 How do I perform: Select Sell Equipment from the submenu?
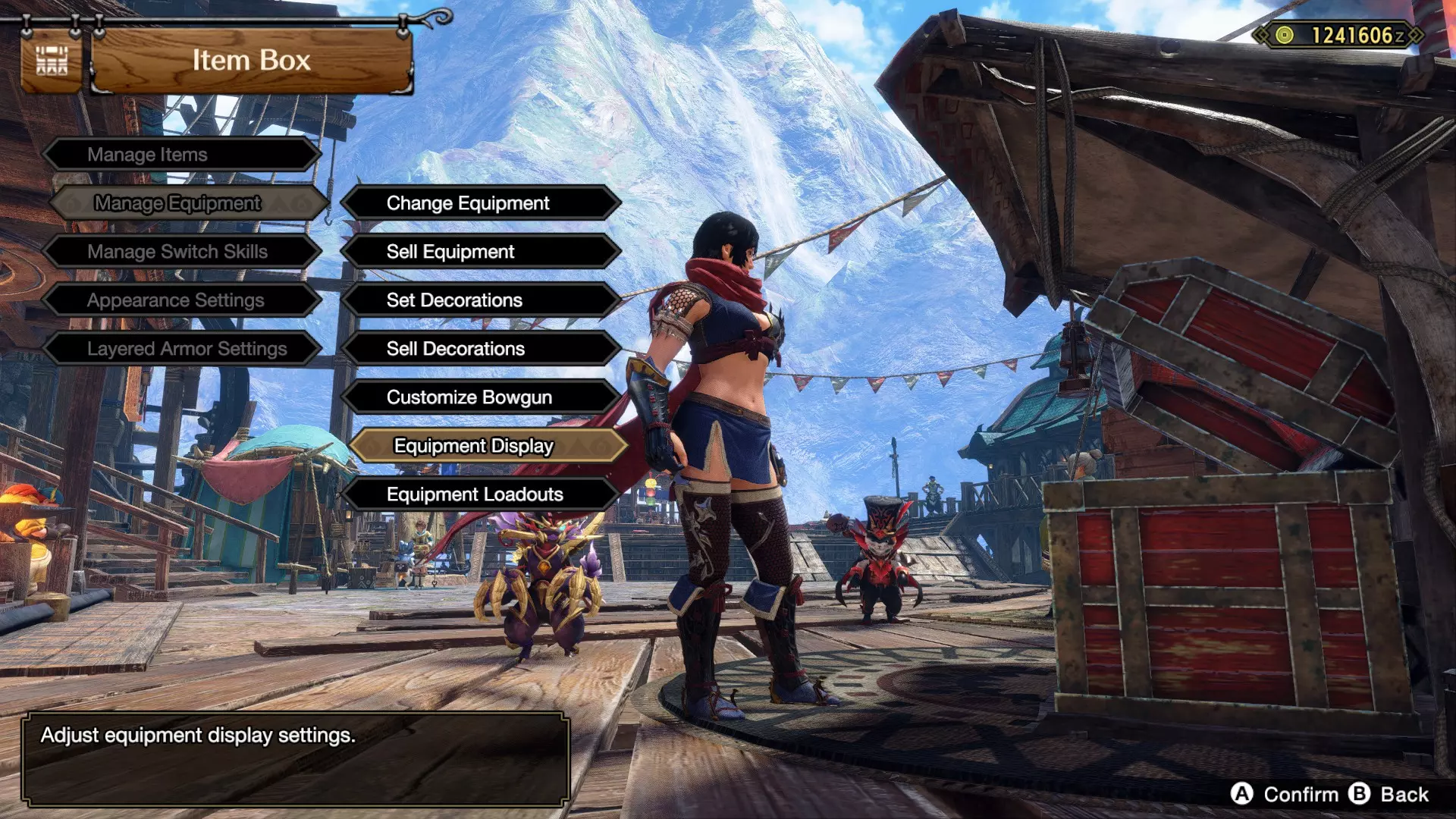[481, 252]
